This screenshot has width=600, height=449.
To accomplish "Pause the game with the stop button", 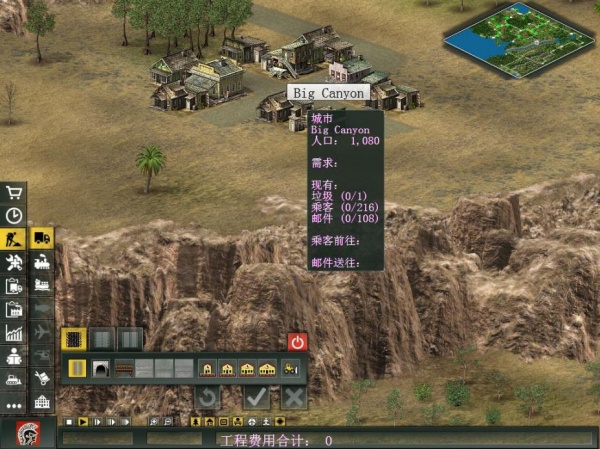I will pyautogui.click(x=68, y=422).
